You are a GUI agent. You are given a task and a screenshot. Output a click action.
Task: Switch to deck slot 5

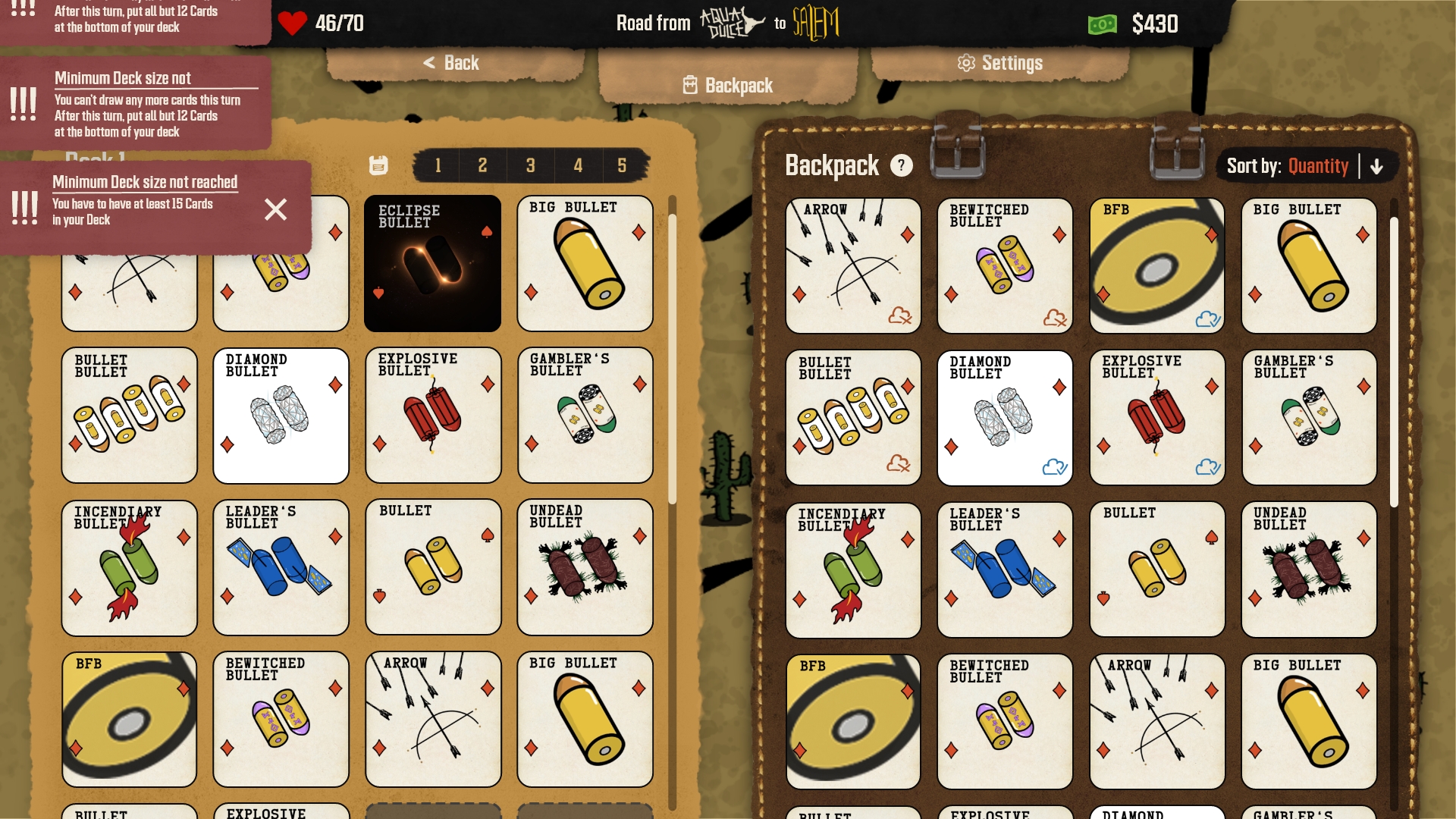pos(622,165)
